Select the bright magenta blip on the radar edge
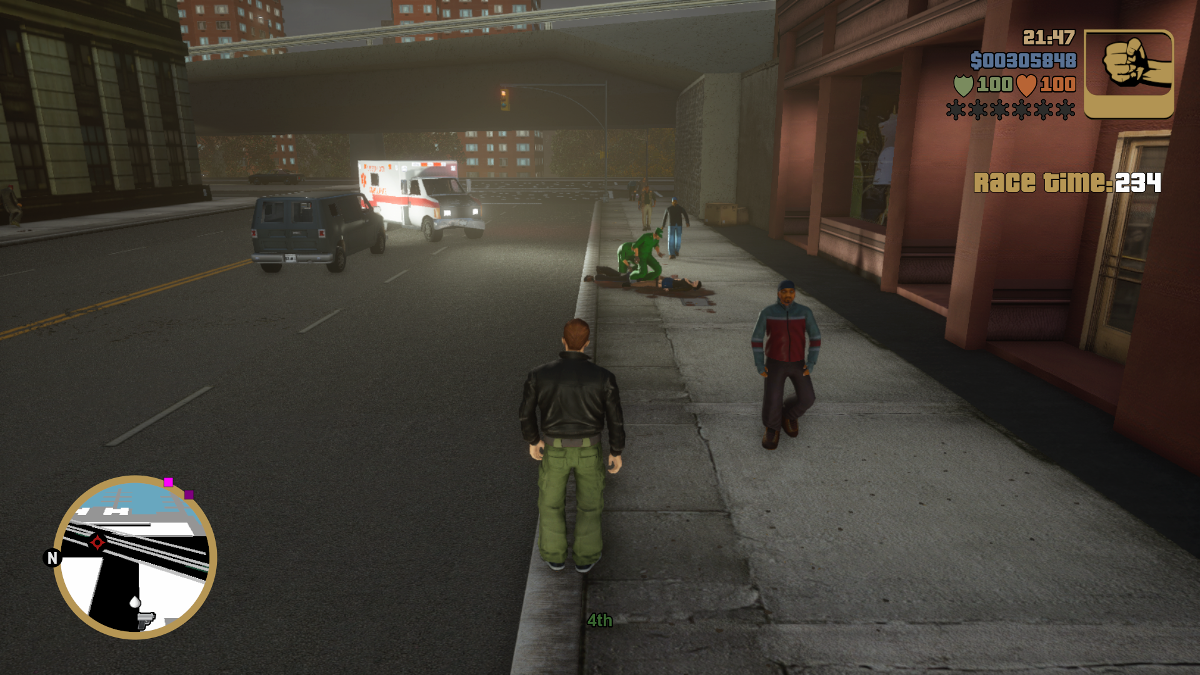1200x675 pixels. click(168, 482)
